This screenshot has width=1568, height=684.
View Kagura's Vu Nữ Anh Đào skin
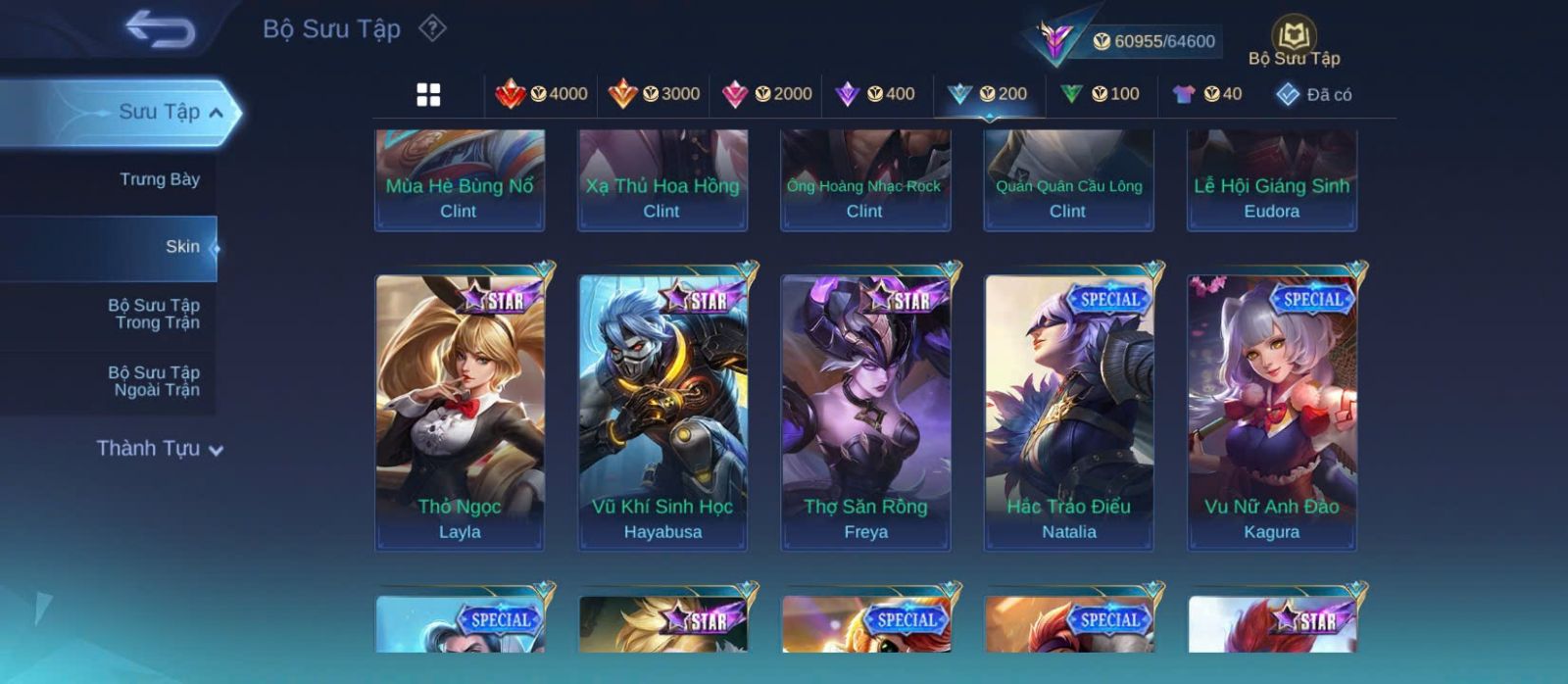coord(1272,412)
